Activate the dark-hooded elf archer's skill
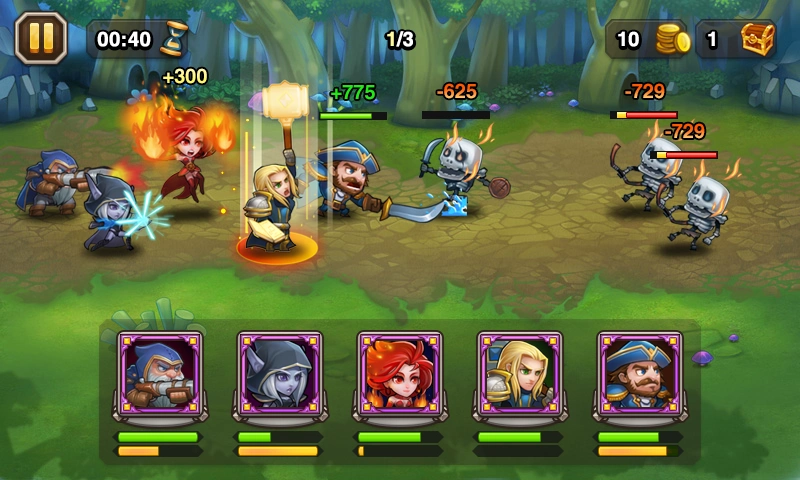 pyautogui.click(x=280, y=373)
